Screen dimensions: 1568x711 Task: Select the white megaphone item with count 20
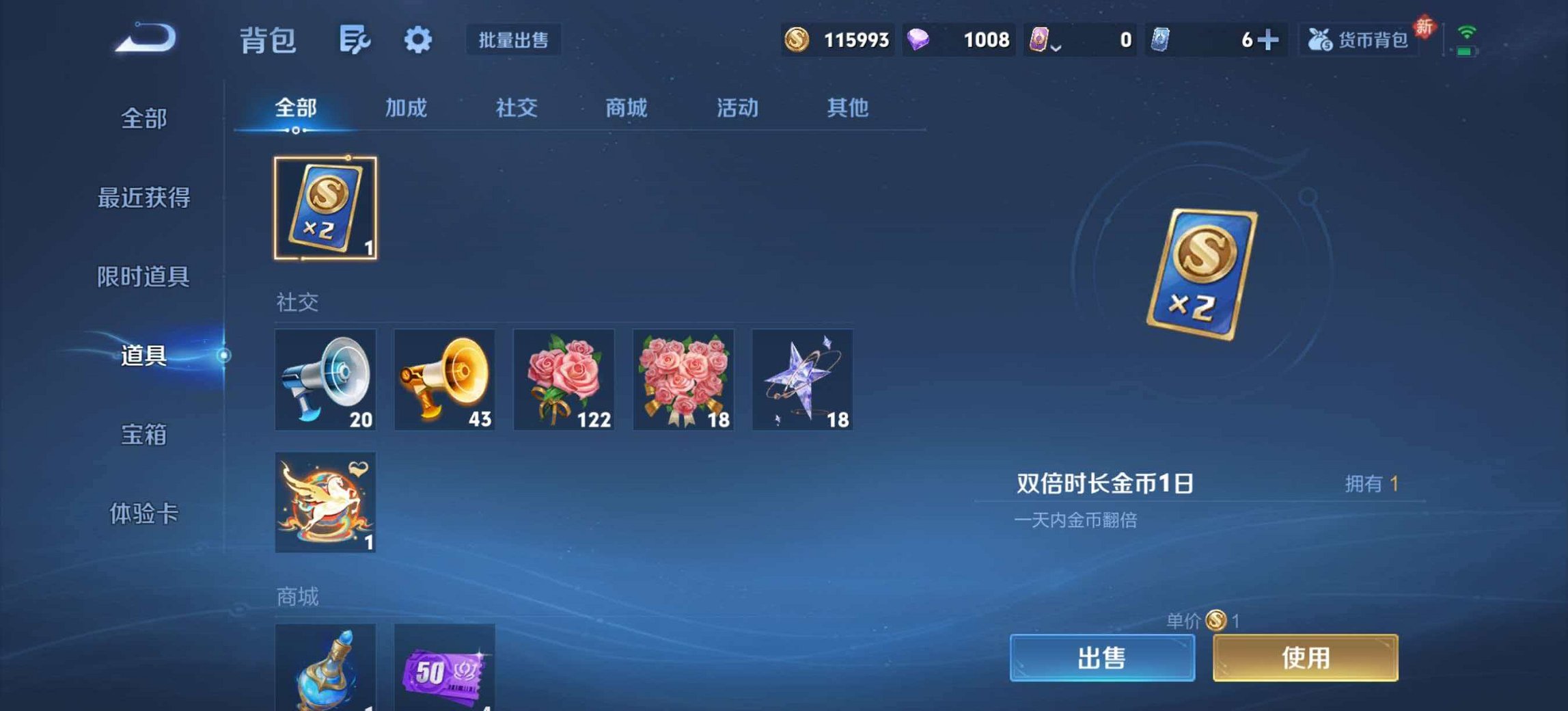[x=325, y=380]
